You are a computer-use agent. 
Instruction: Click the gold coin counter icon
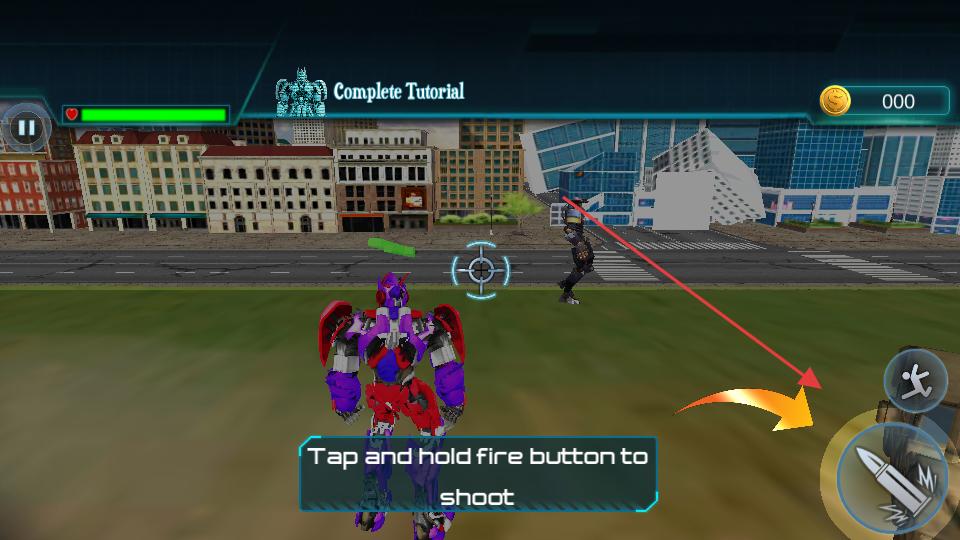tap(835, 101)
